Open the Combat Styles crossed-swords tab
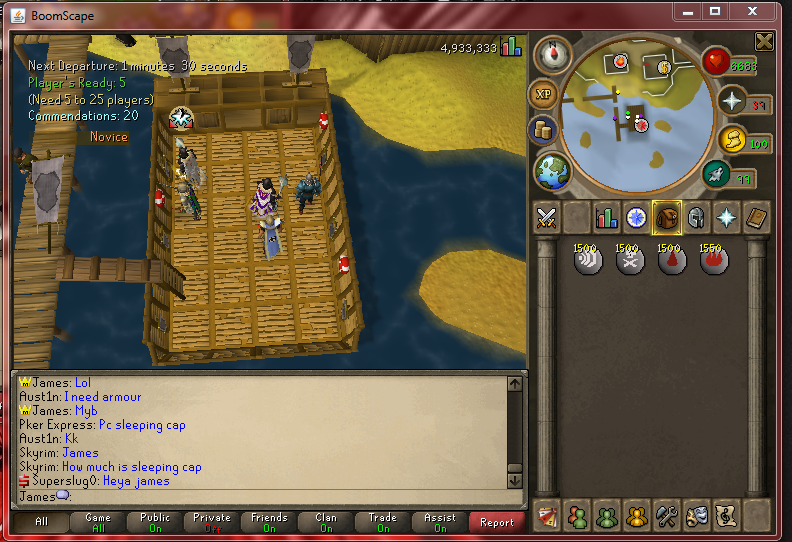Image resolution: width=792 pixels, height=542 pixels. 546,217
